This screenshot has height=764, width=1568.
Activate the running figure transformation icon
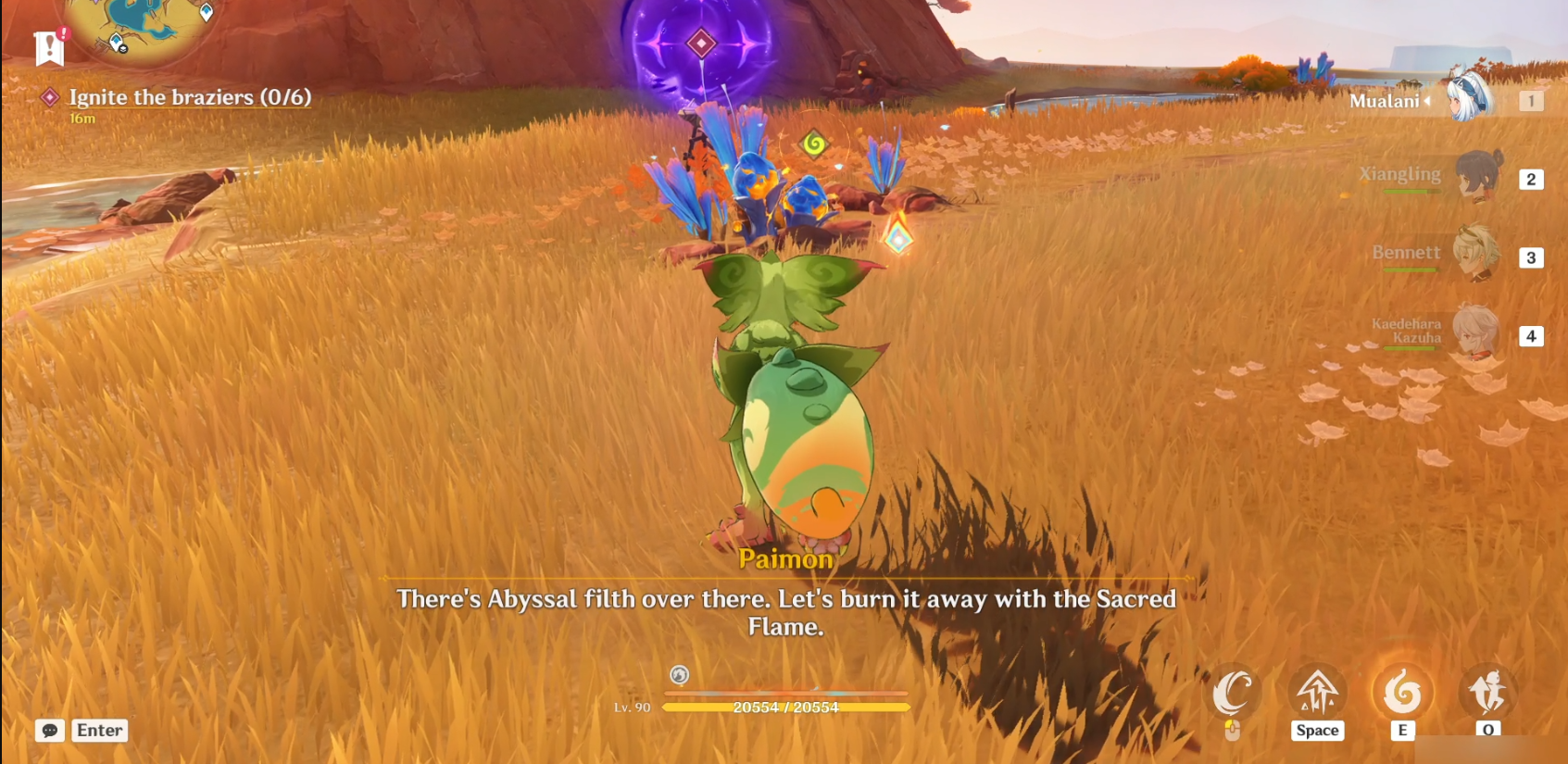pos(1487,693)
